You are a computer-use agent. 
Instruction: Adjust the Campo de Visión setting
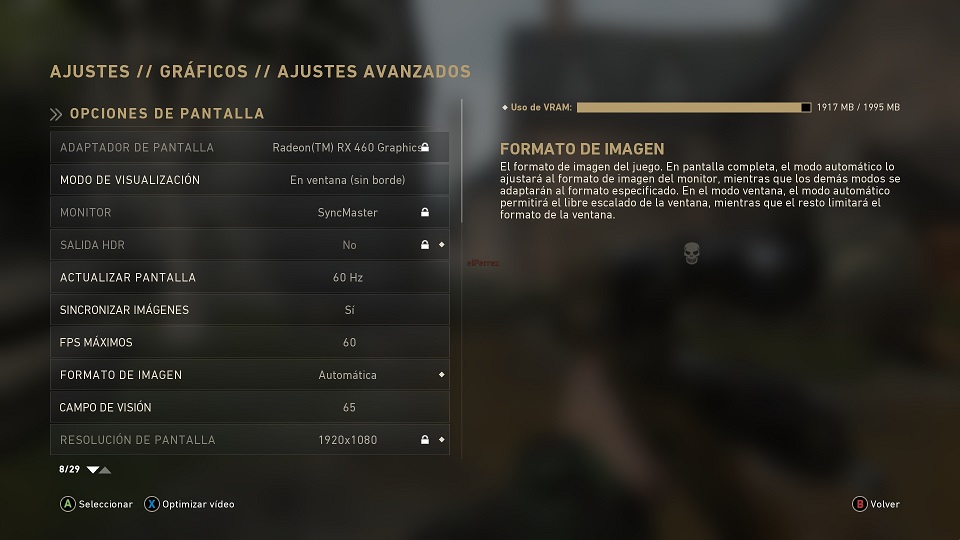[x=249, y=407]
